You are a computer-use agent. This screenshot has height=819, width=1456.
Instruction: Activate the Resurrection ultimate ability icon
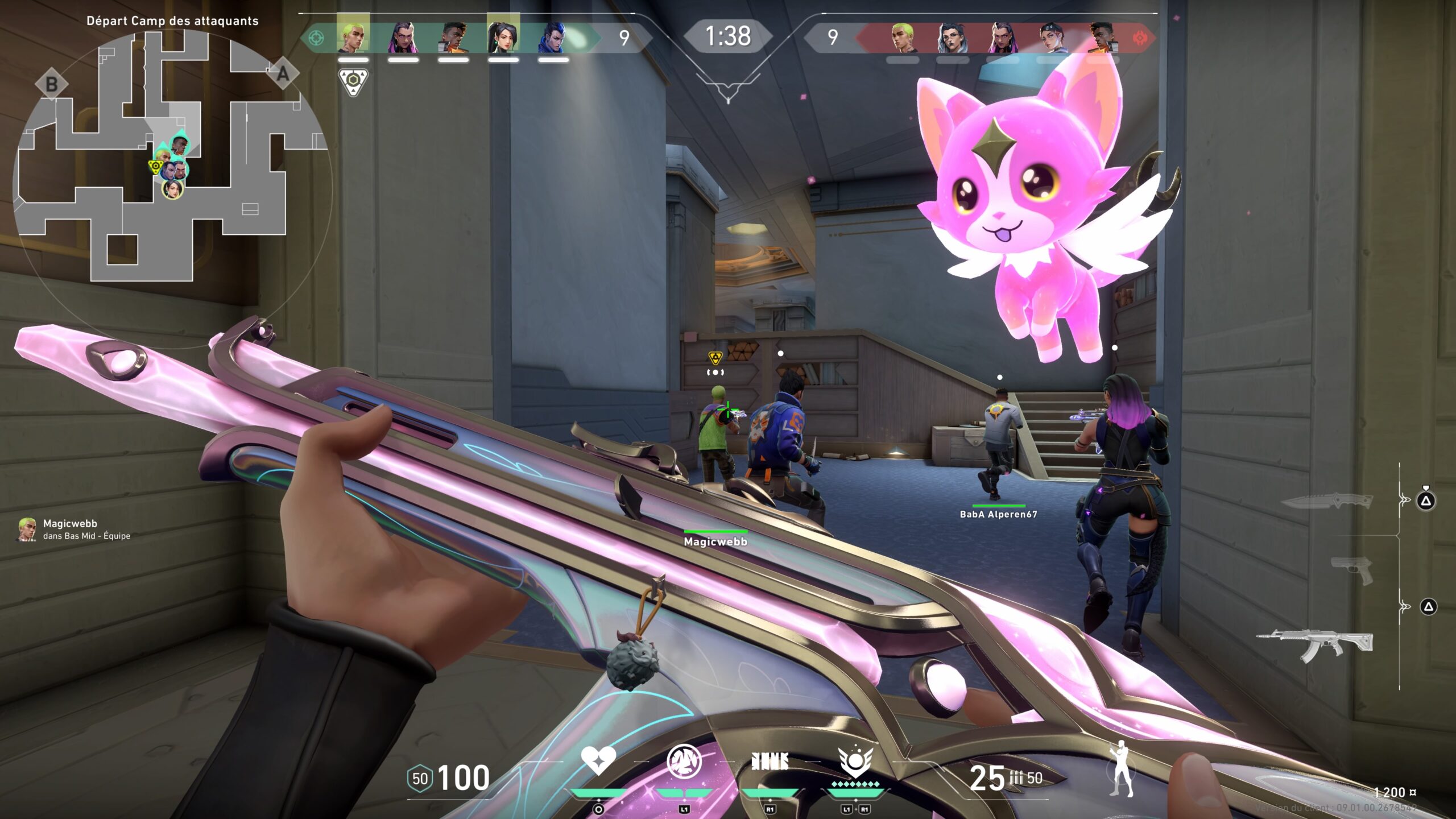(x=855, y=762)
